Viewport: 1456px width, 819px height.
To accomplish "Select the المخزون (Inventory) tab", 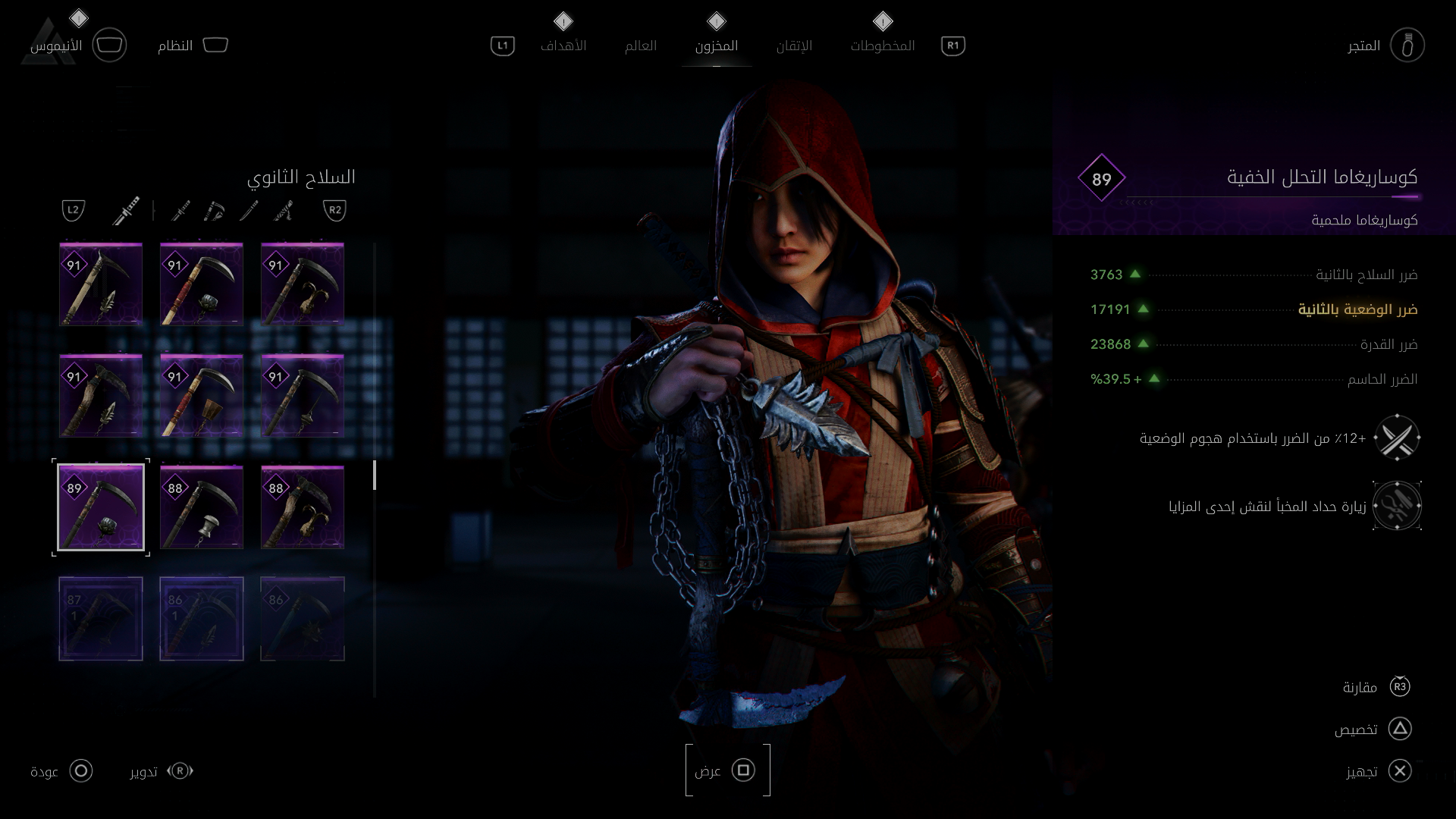I will [716, 45].
